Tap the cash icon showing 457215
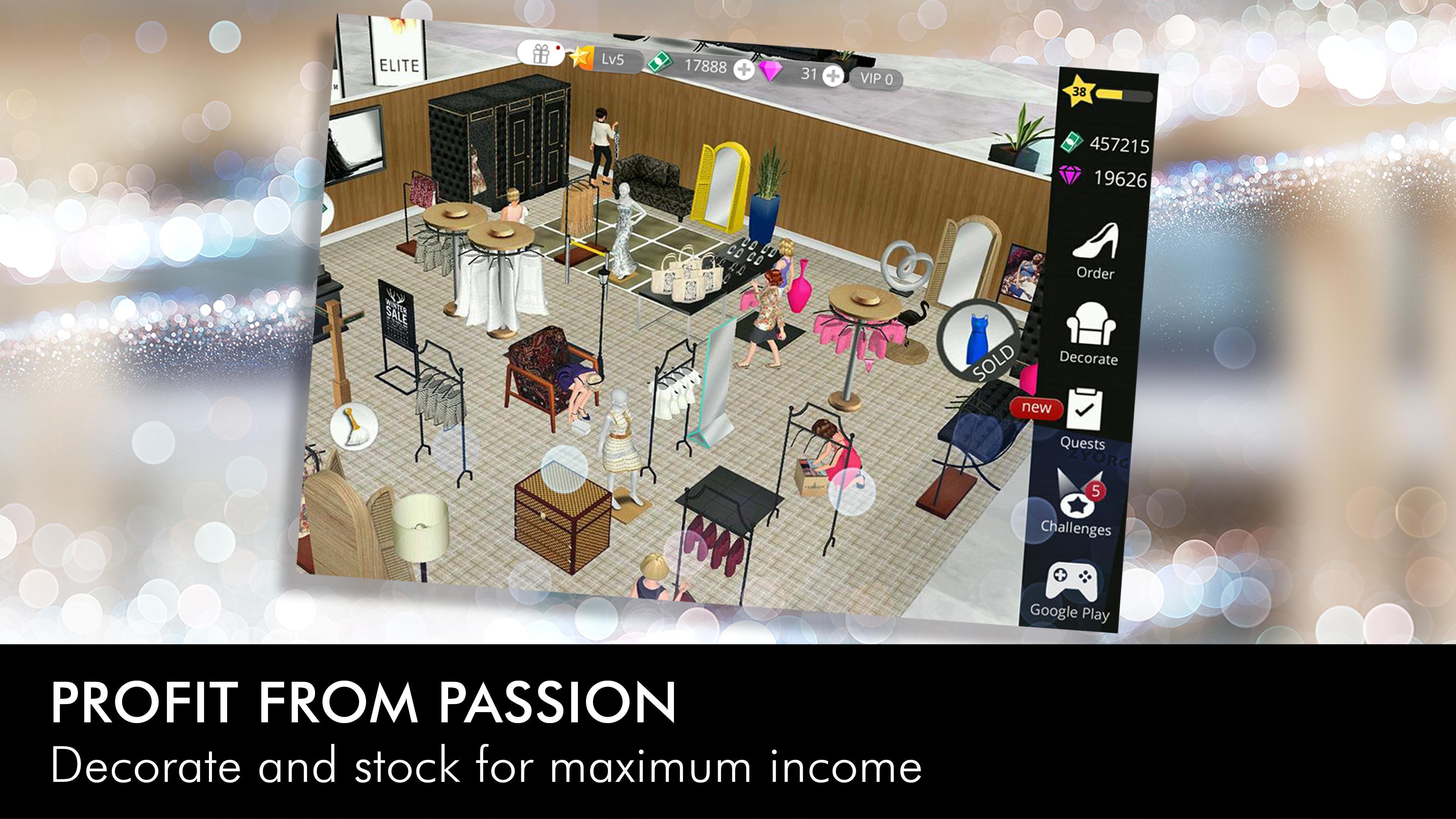Image resolution: width=1456 pixels, height=819 pixels. coord(1072,143)
